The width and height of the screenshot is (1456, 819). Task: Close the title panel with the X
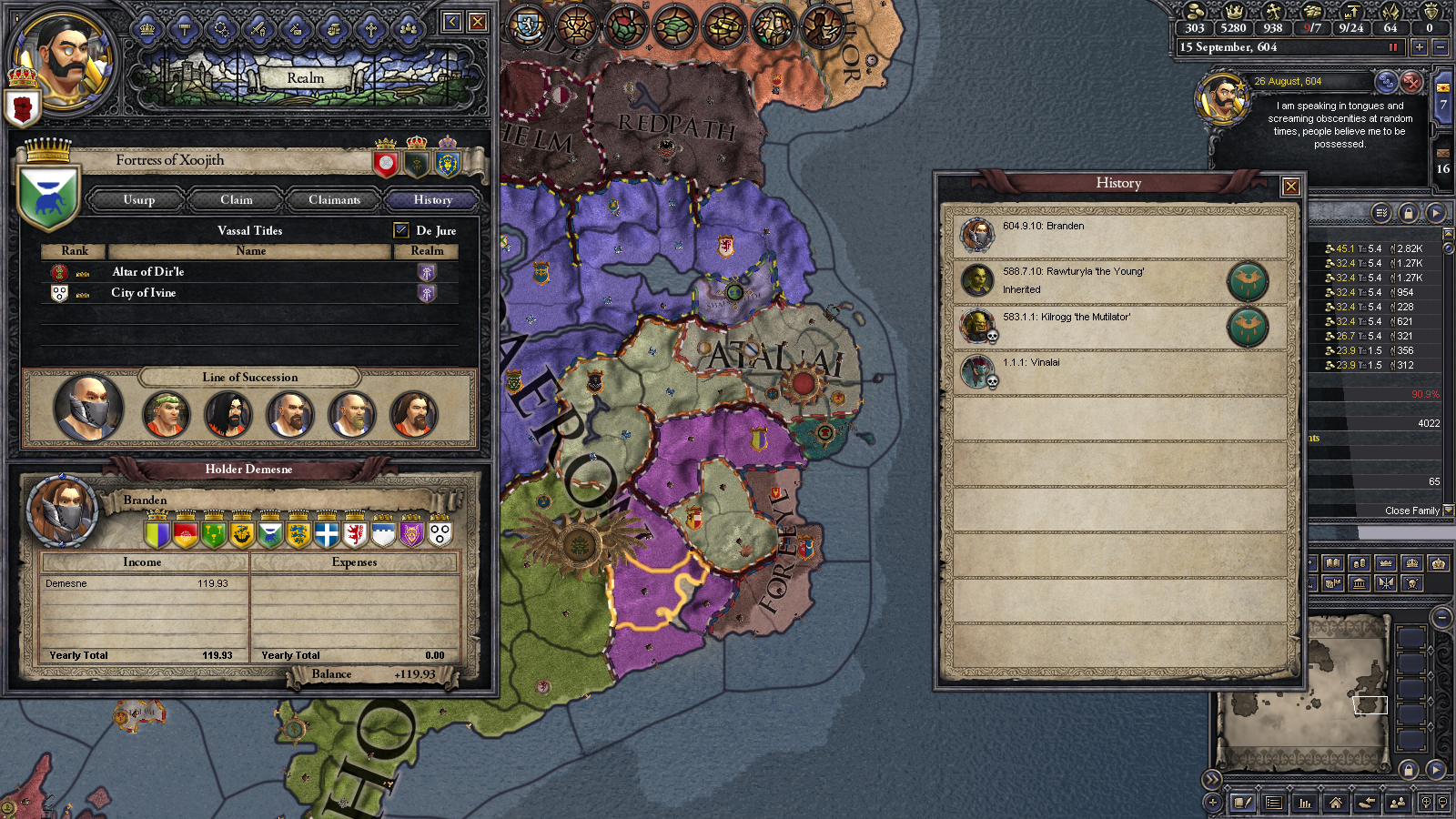point(477,22)
